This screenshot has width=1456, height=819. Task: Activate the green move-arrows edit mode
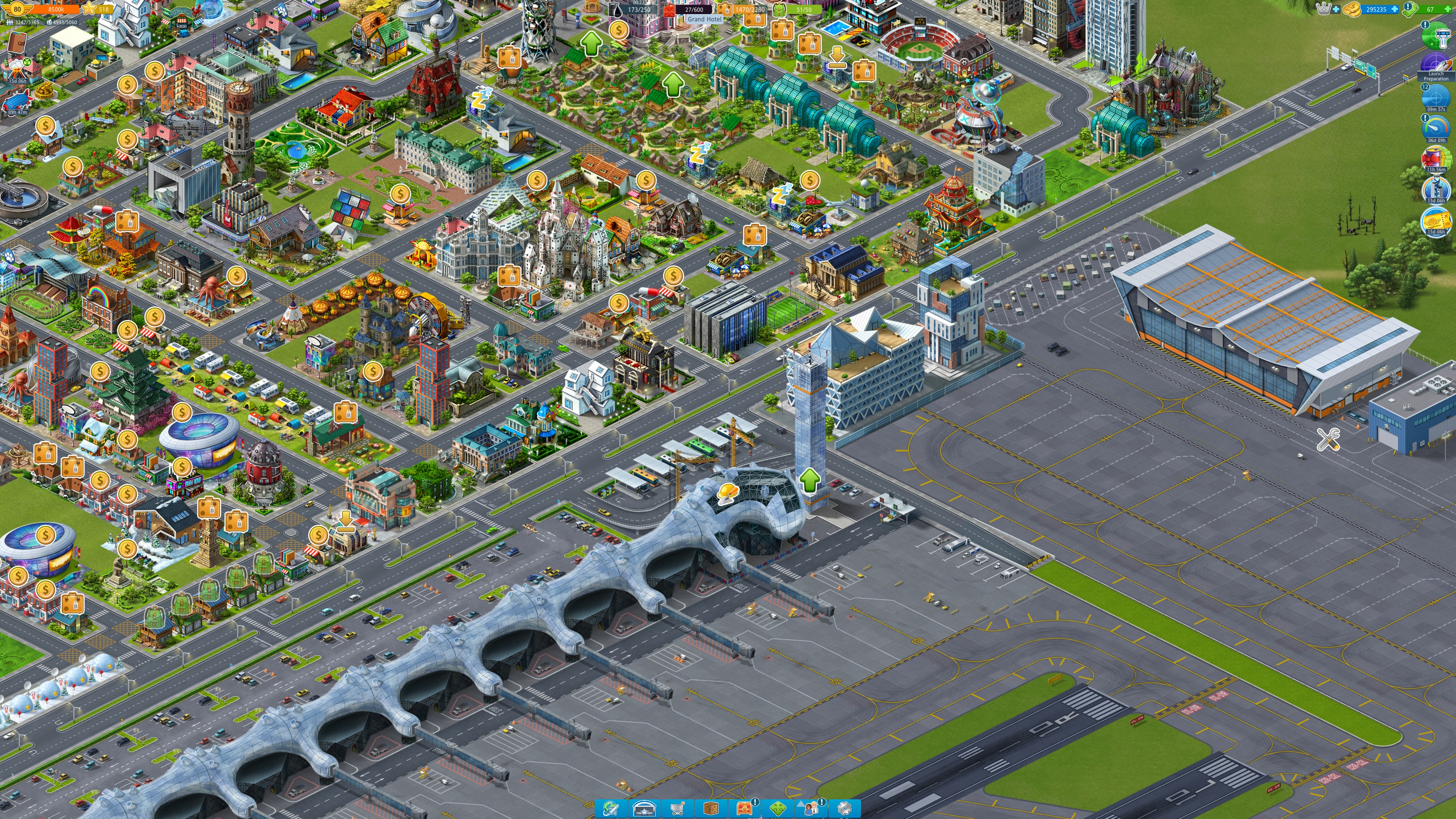tap(778, 808)
